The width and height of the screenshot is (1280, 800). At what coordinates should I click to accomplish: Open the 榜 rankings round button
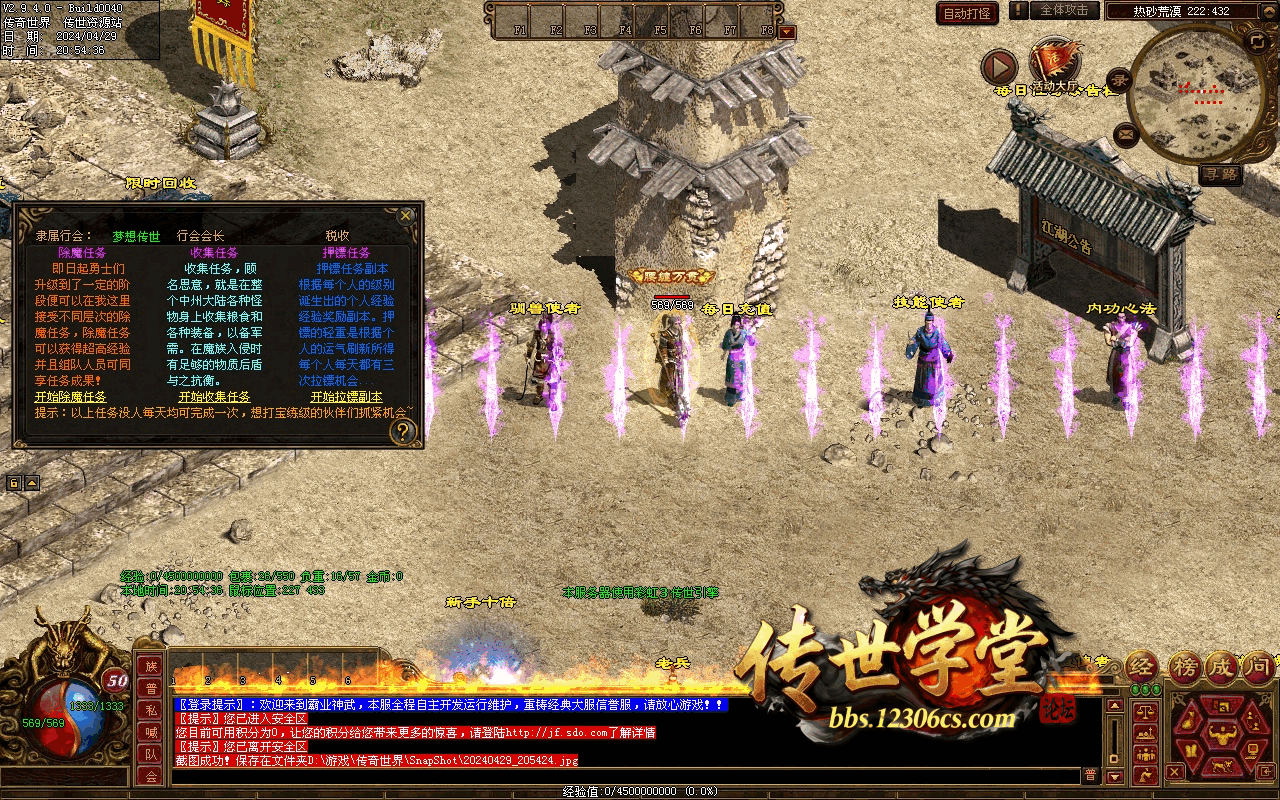tap(1183, 667)
